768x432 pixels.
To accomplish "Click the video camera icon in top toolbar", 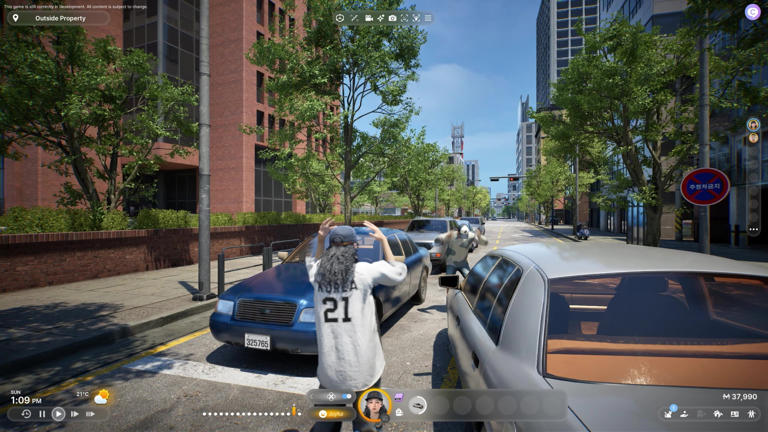I will click(368, 18).
